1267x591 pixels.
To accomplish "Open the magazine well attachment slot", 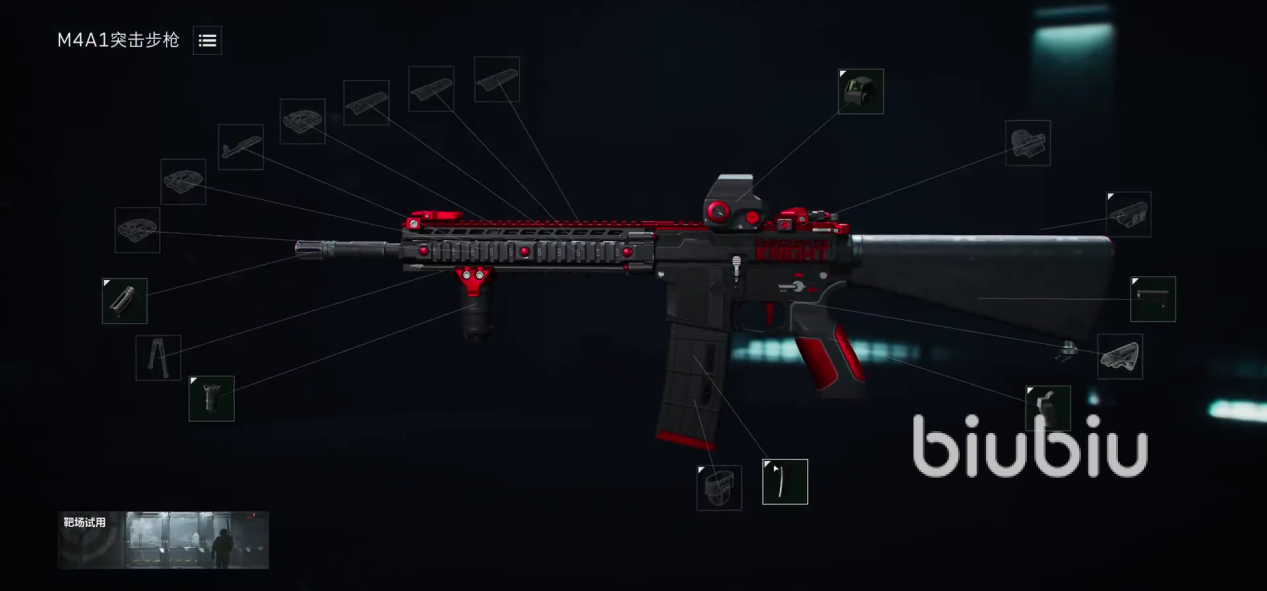I will coord(719,487).
